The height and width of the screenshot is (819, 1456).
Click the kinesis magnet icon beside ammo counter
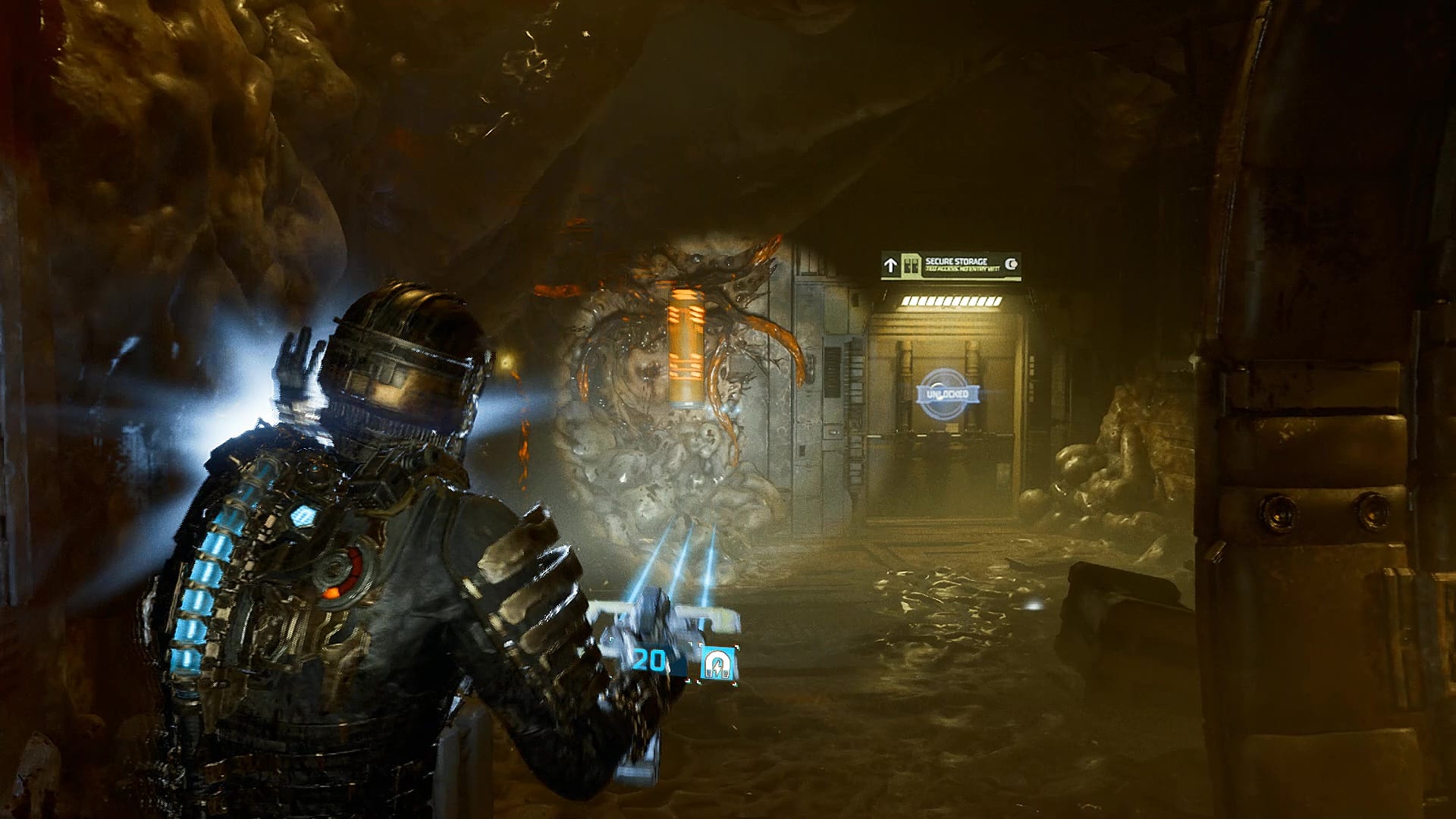tap(717, 664)
